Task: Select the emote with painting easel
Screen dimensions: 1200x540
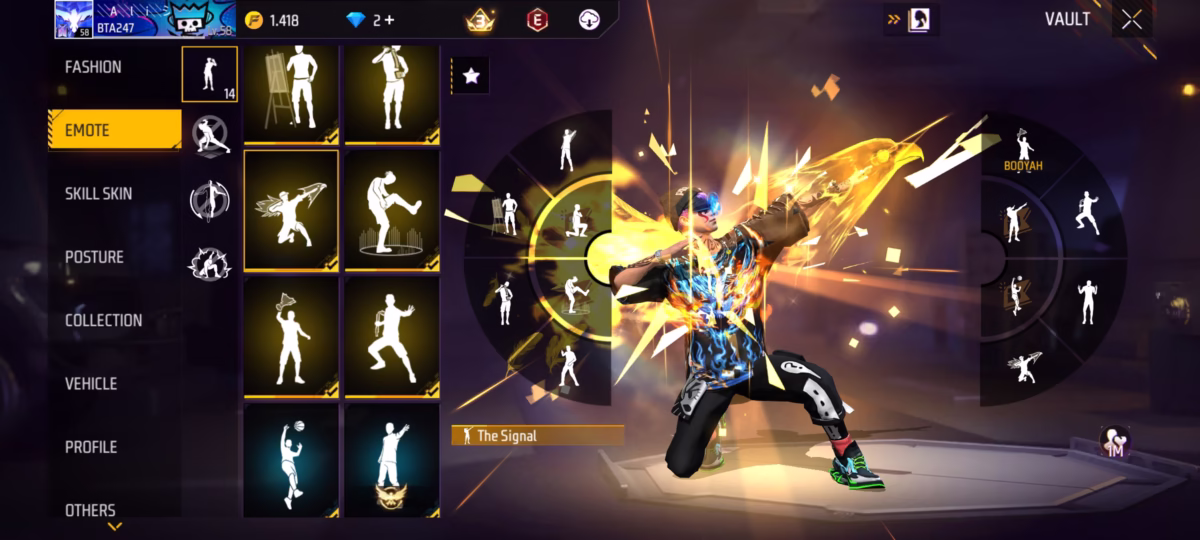Action: [291, 92]
